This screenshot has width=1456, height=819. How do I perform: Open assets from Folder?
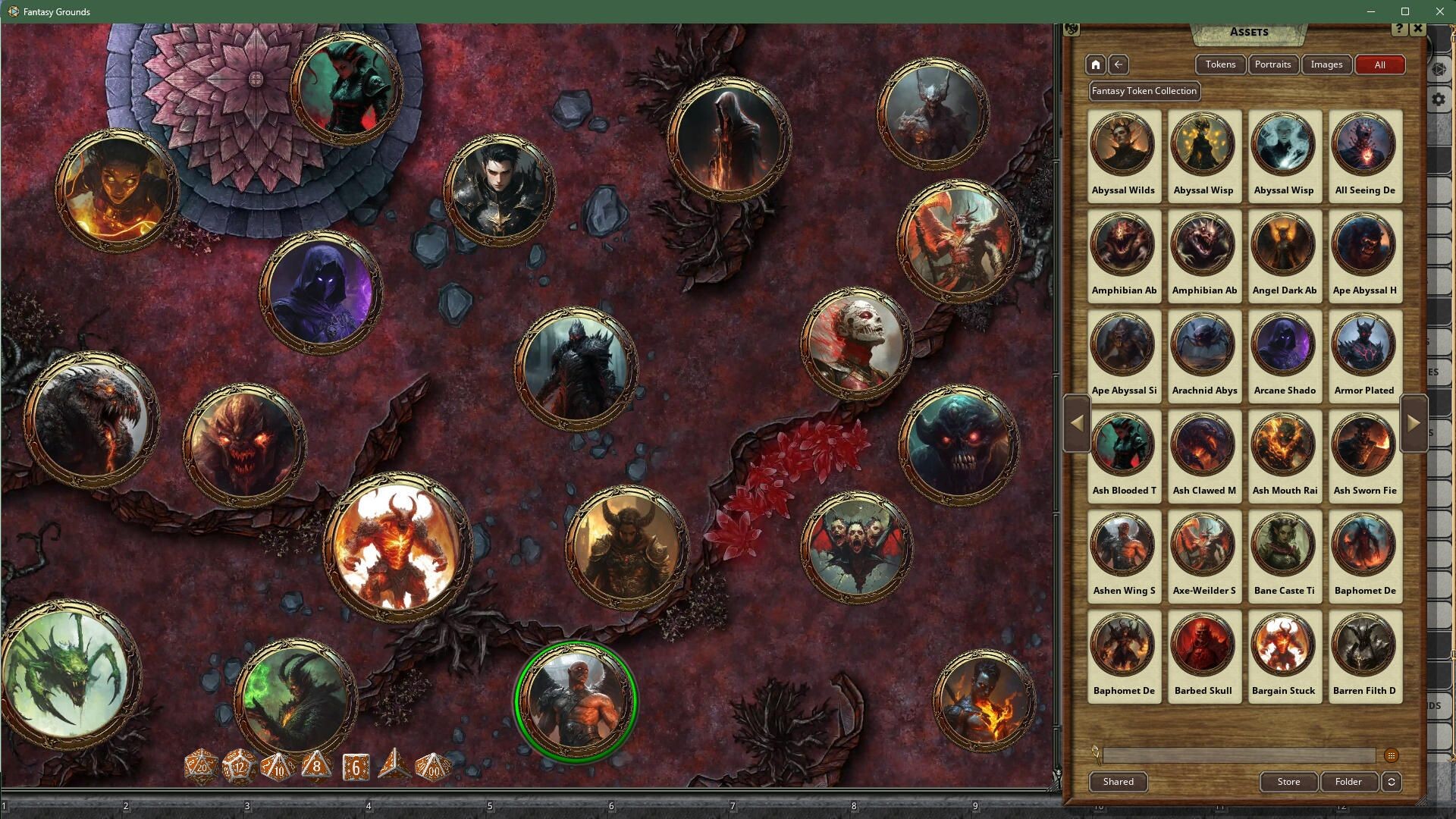pyautogui.click(x=1348, y=782)
